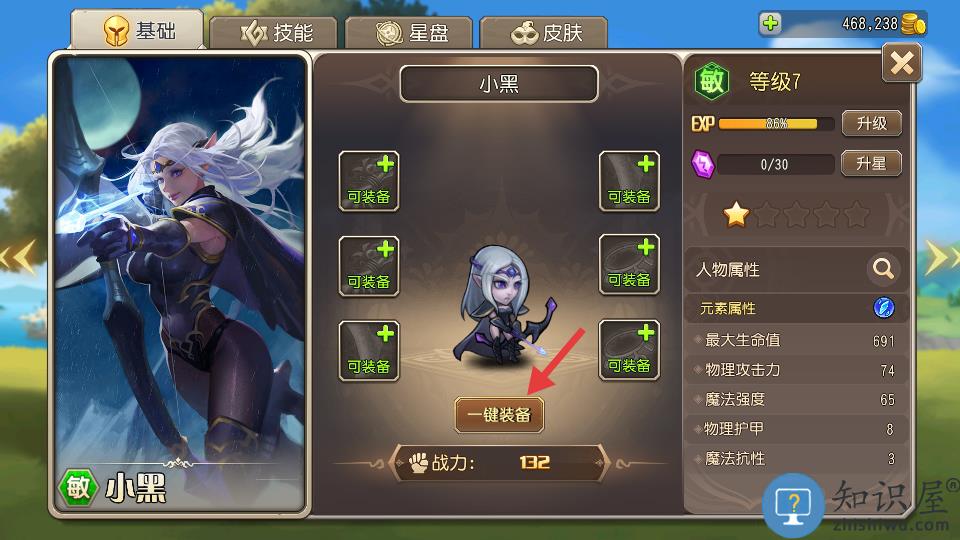Open the attribute magnifier search icon
The image size is (960, 540).
coord(883,269)
